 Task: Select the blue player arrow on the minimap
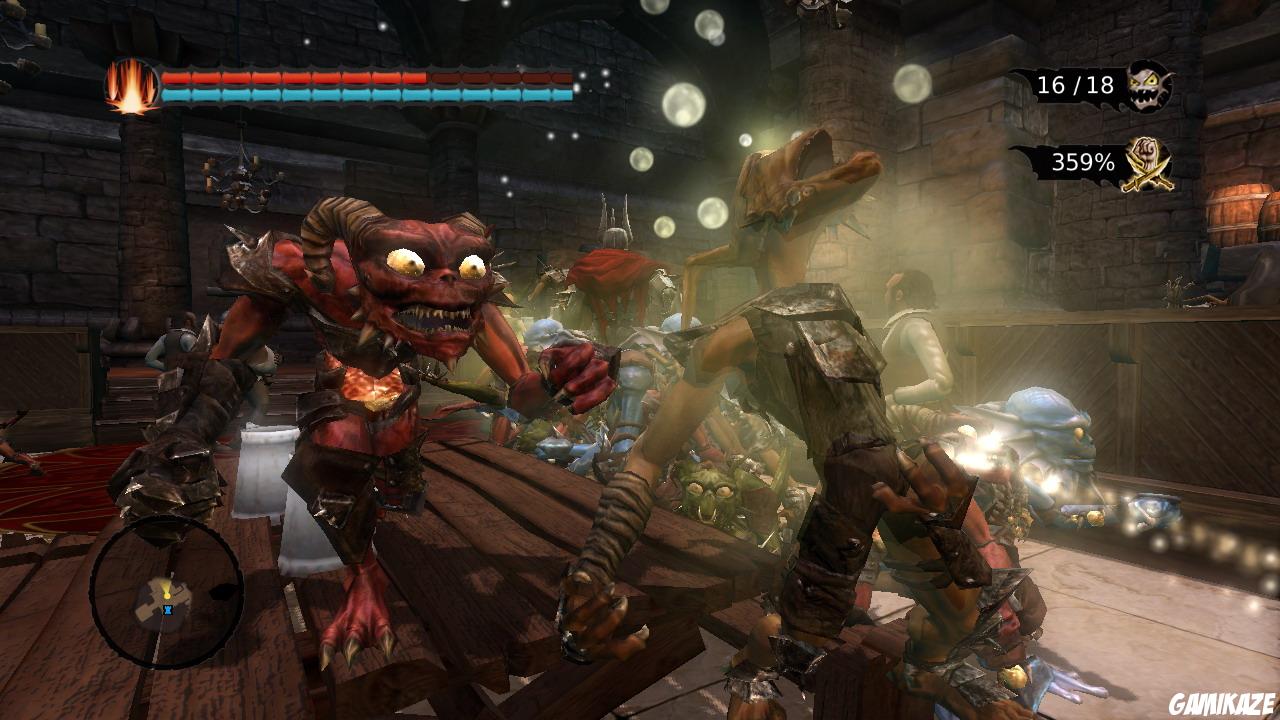tap(168, 610)
